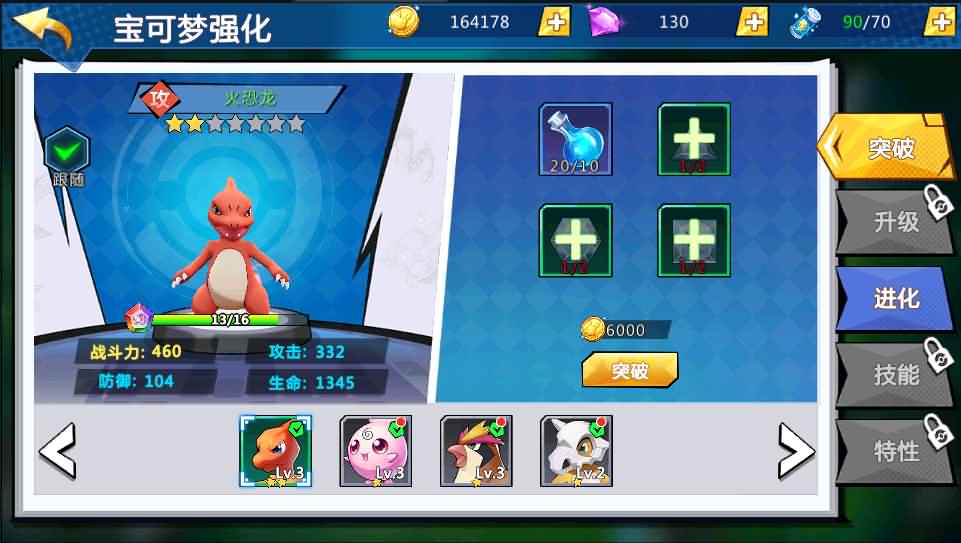
Task: Add more gold coins with plus button
Action: pos(555,21)
